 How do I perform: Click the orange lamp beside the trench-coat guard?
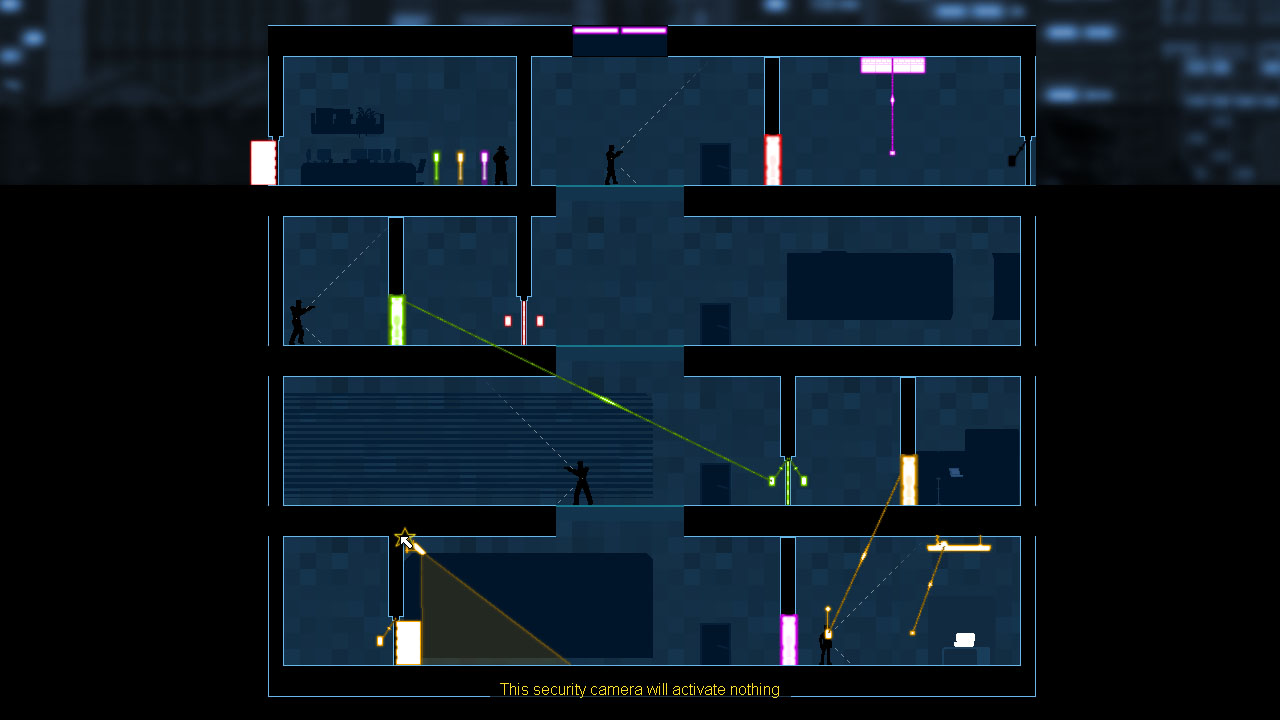459,163
